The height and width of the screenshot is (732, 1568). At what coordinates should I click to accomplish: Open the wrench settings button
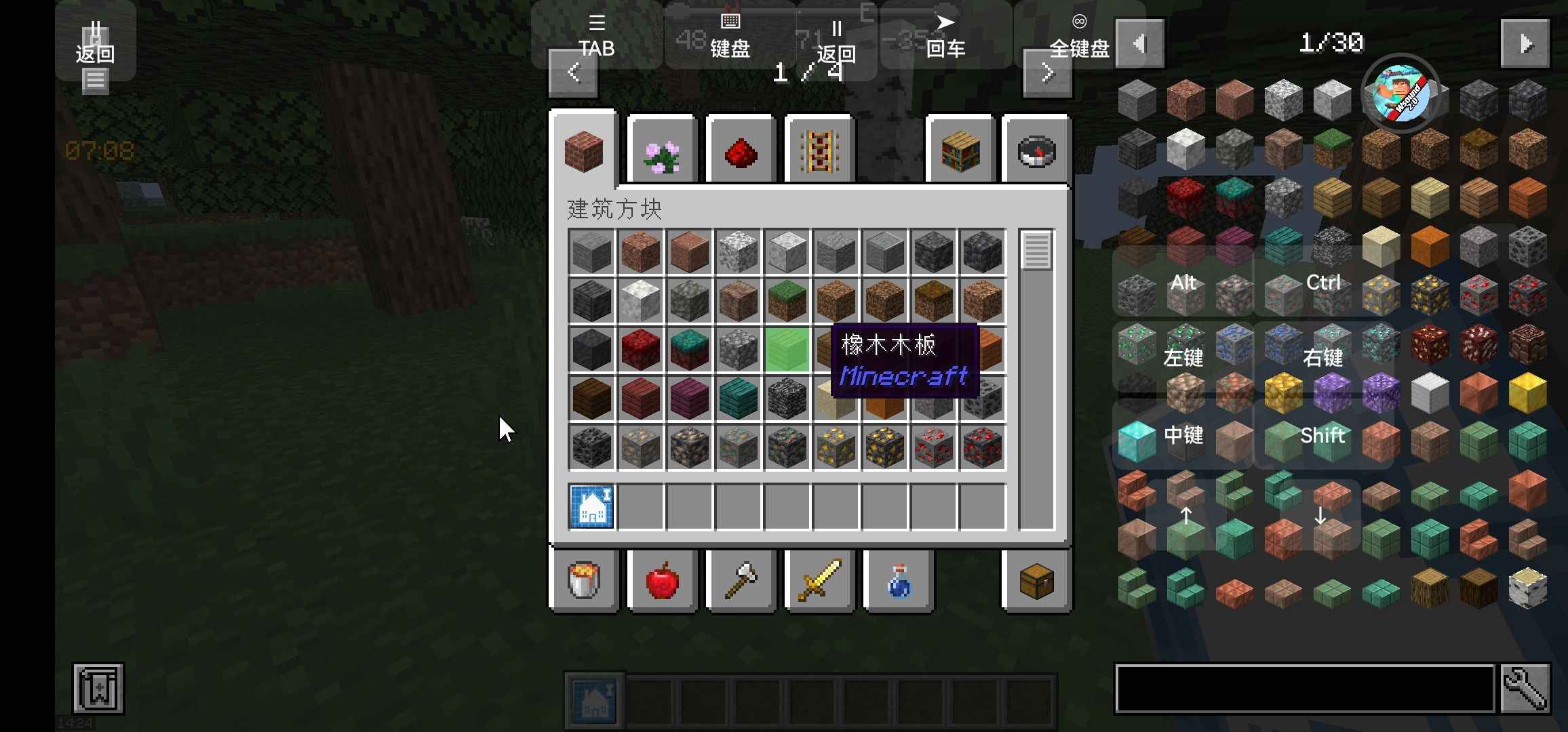click(x=1525, y=689)
